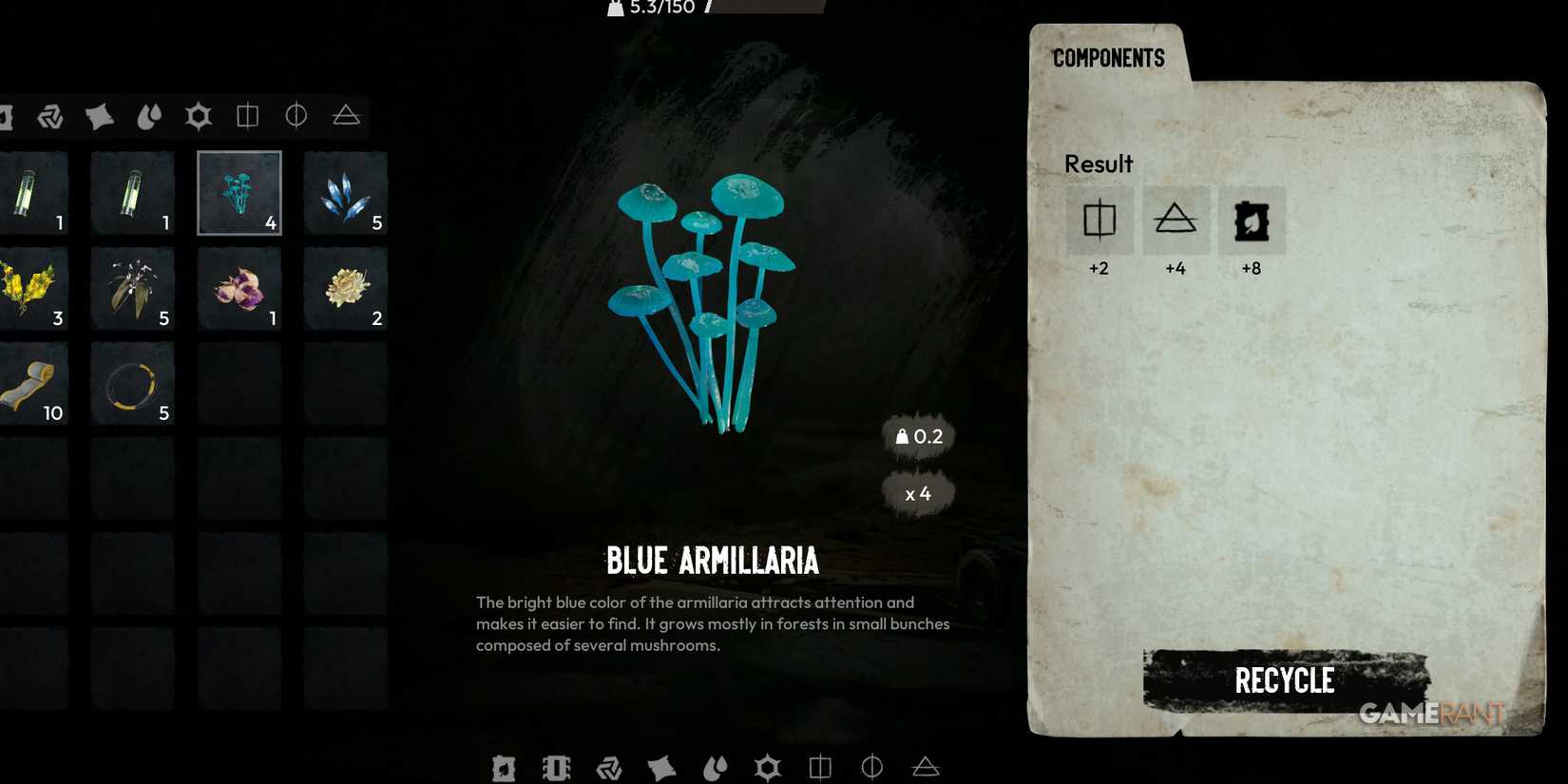Click the crossed circle filter icon
The image size is (1568, 784).
(296, 116)
